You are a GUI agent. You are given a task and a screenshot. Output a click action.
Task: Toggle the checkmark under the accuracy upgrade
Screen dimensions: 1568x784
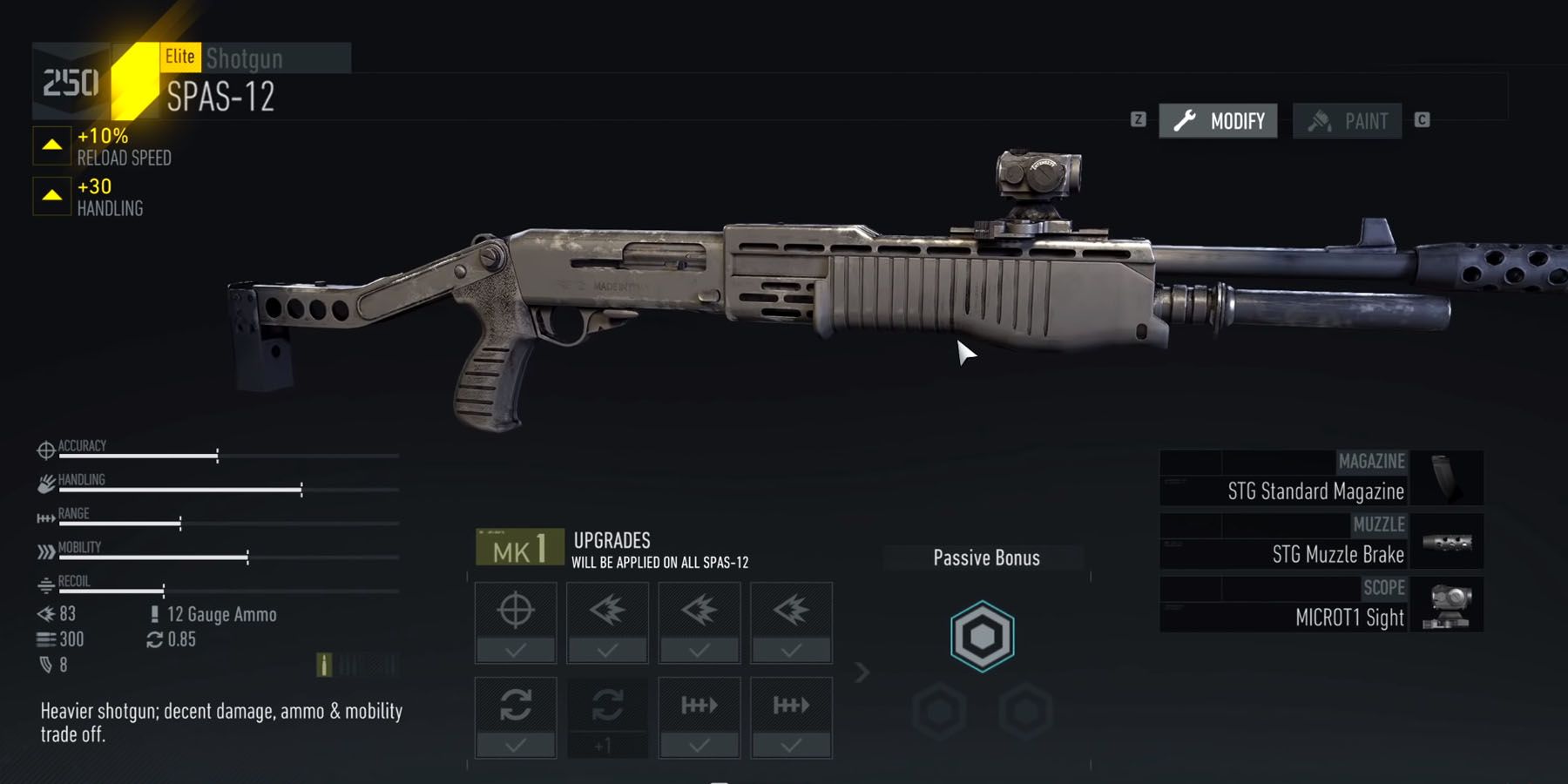pyautogui.click(x=515, y=652)
